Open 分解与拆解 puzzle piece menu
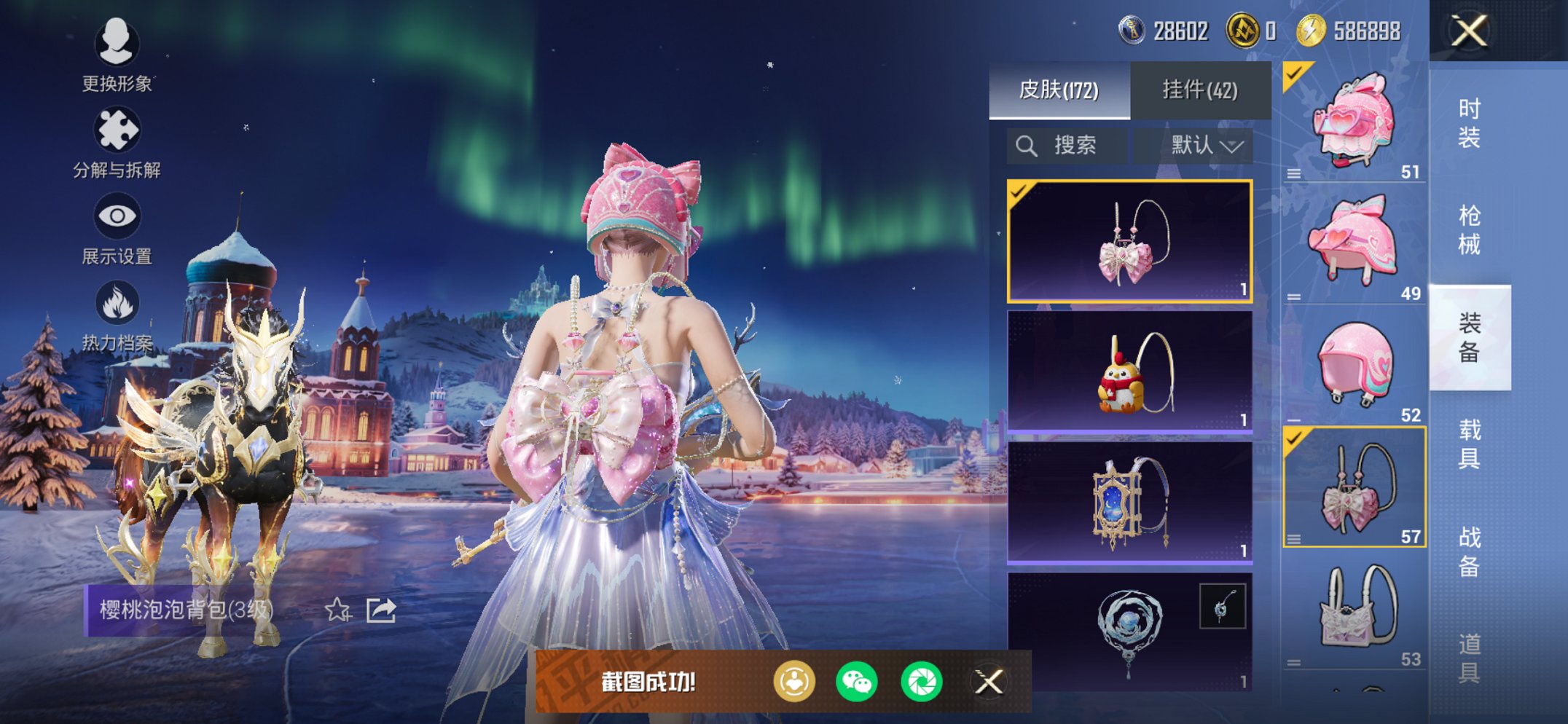 tap(117, 142)
